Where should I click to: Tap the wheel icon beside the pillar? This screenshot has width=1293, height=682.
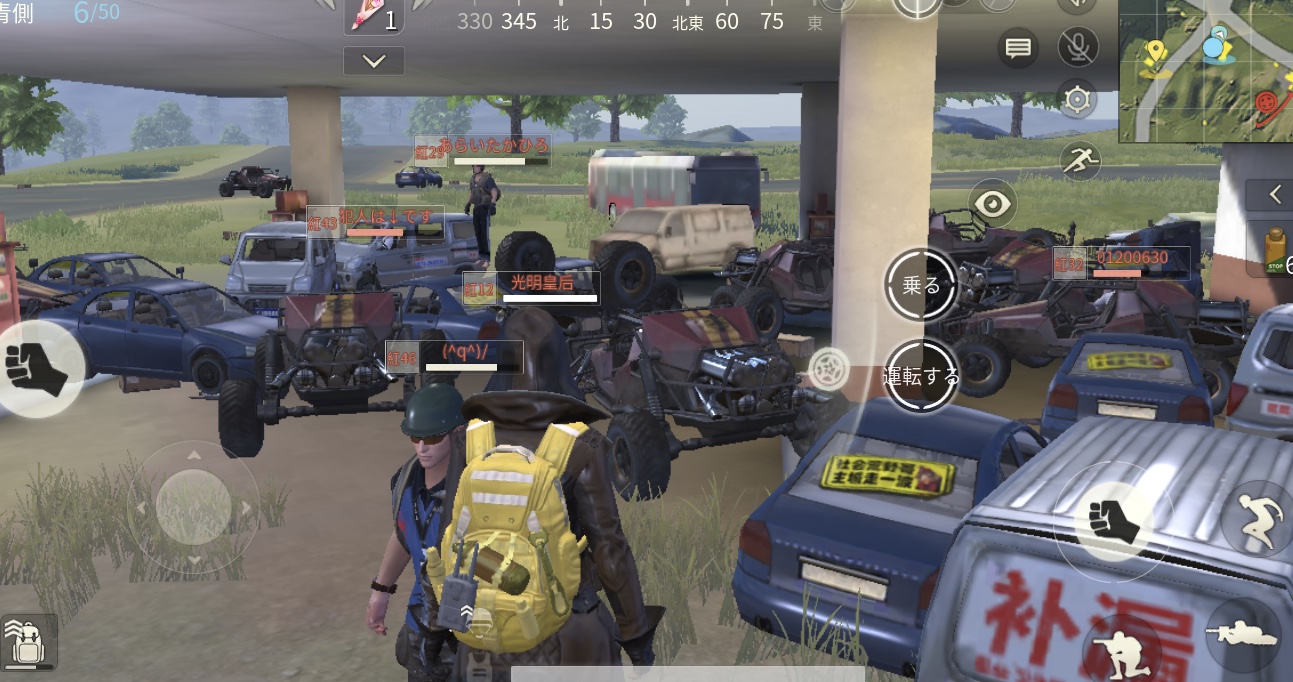(827, 369)
